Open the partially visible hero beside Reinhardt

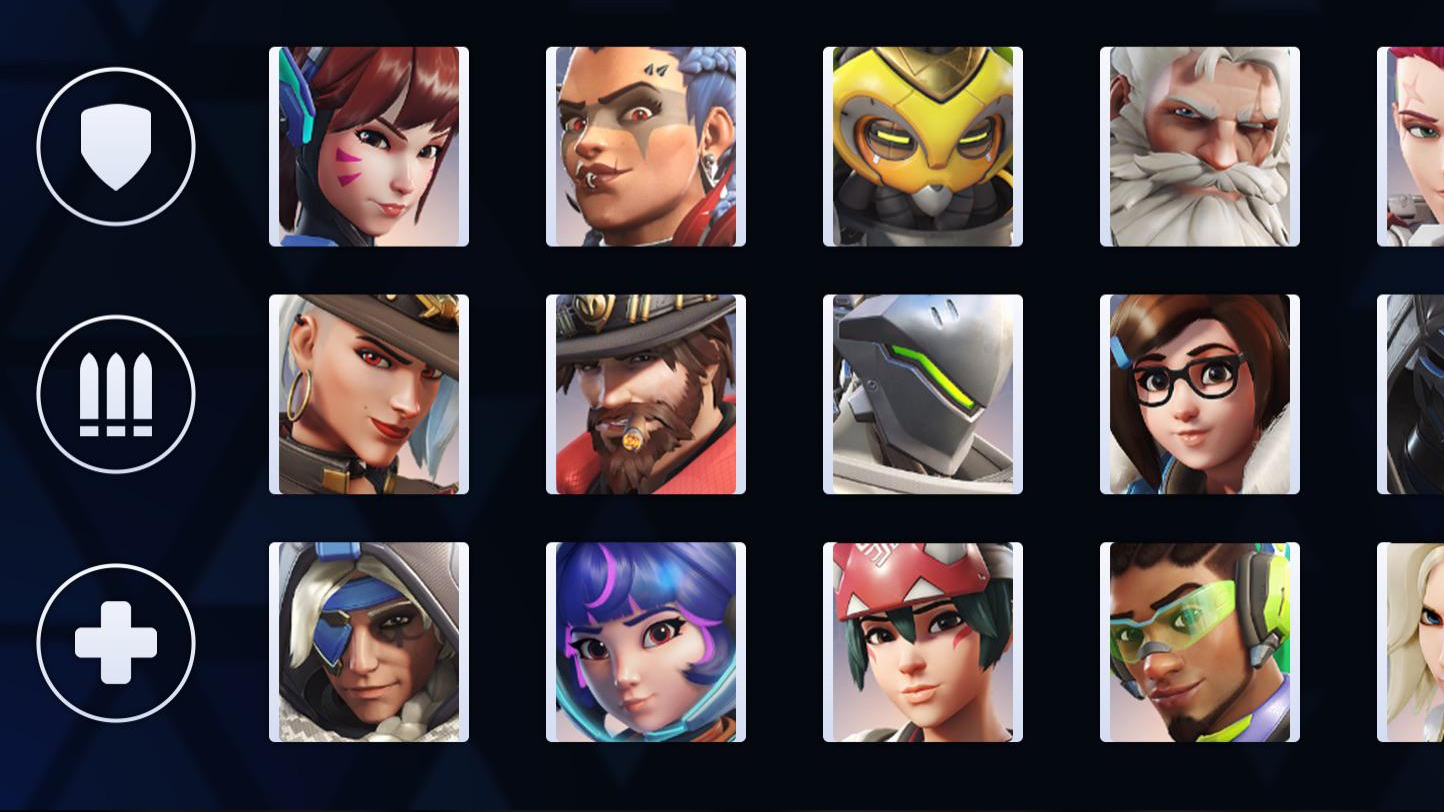tap(1420, 146)
